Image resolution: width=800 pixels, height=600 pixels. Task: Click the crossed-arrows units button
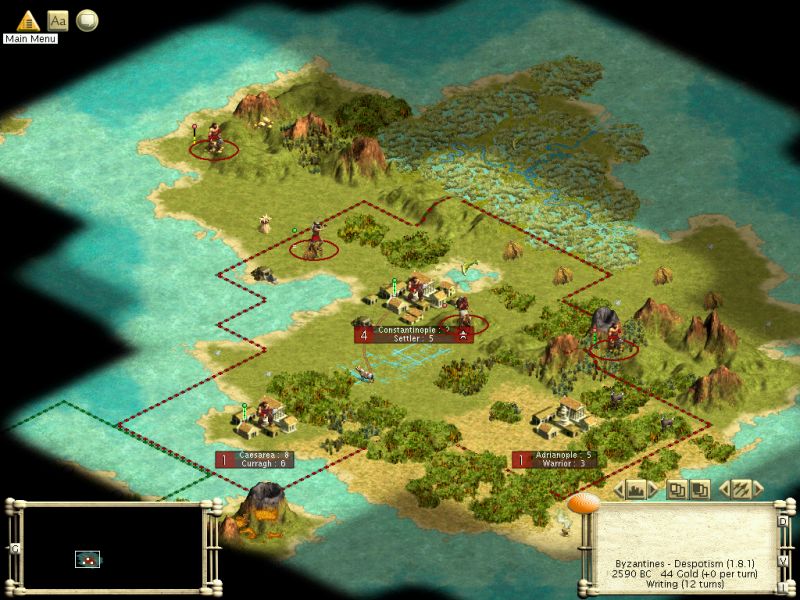point(741,489)
